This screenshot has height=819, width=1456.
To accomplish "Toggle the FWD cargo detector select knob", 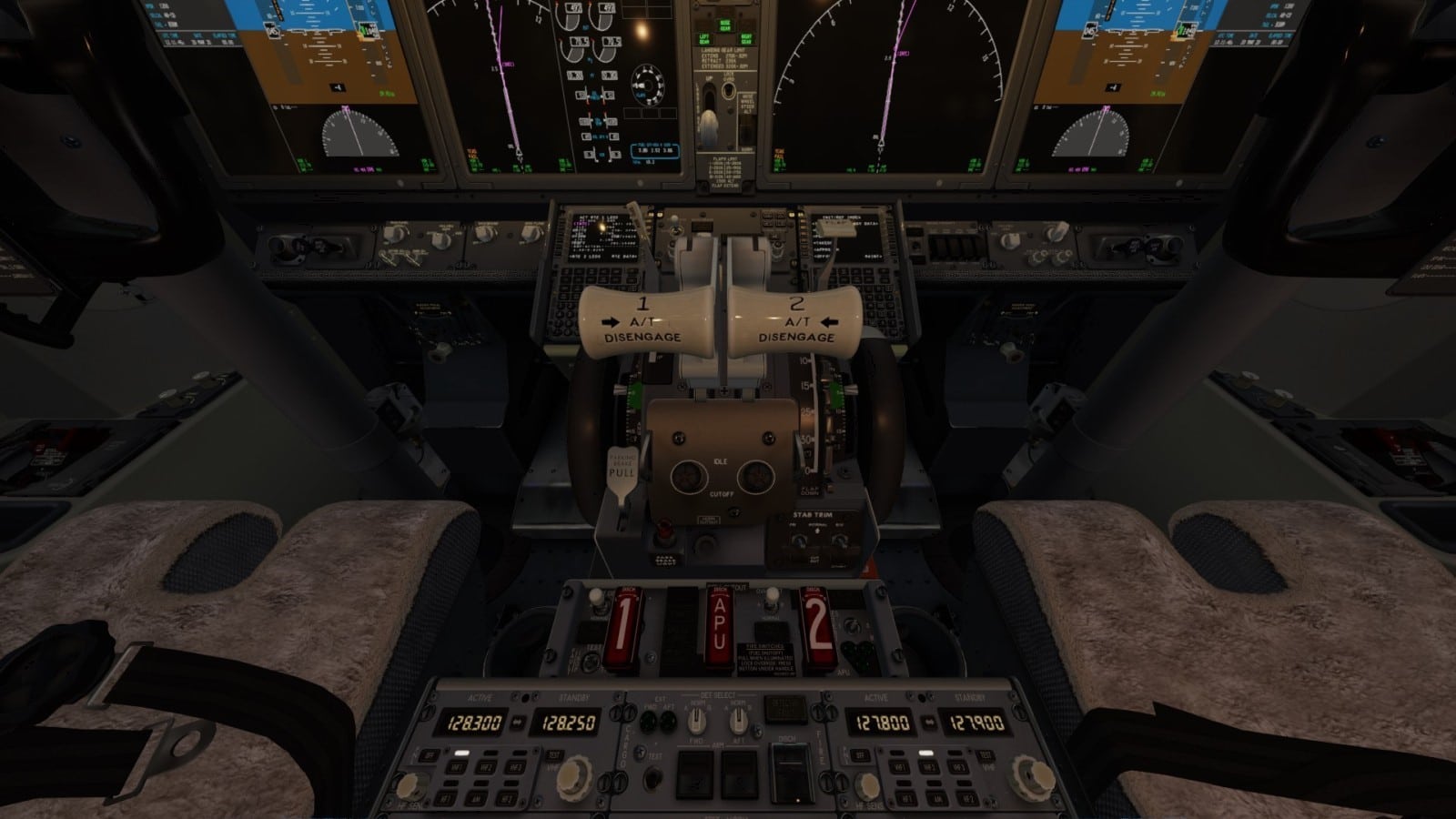I will 696,722.
